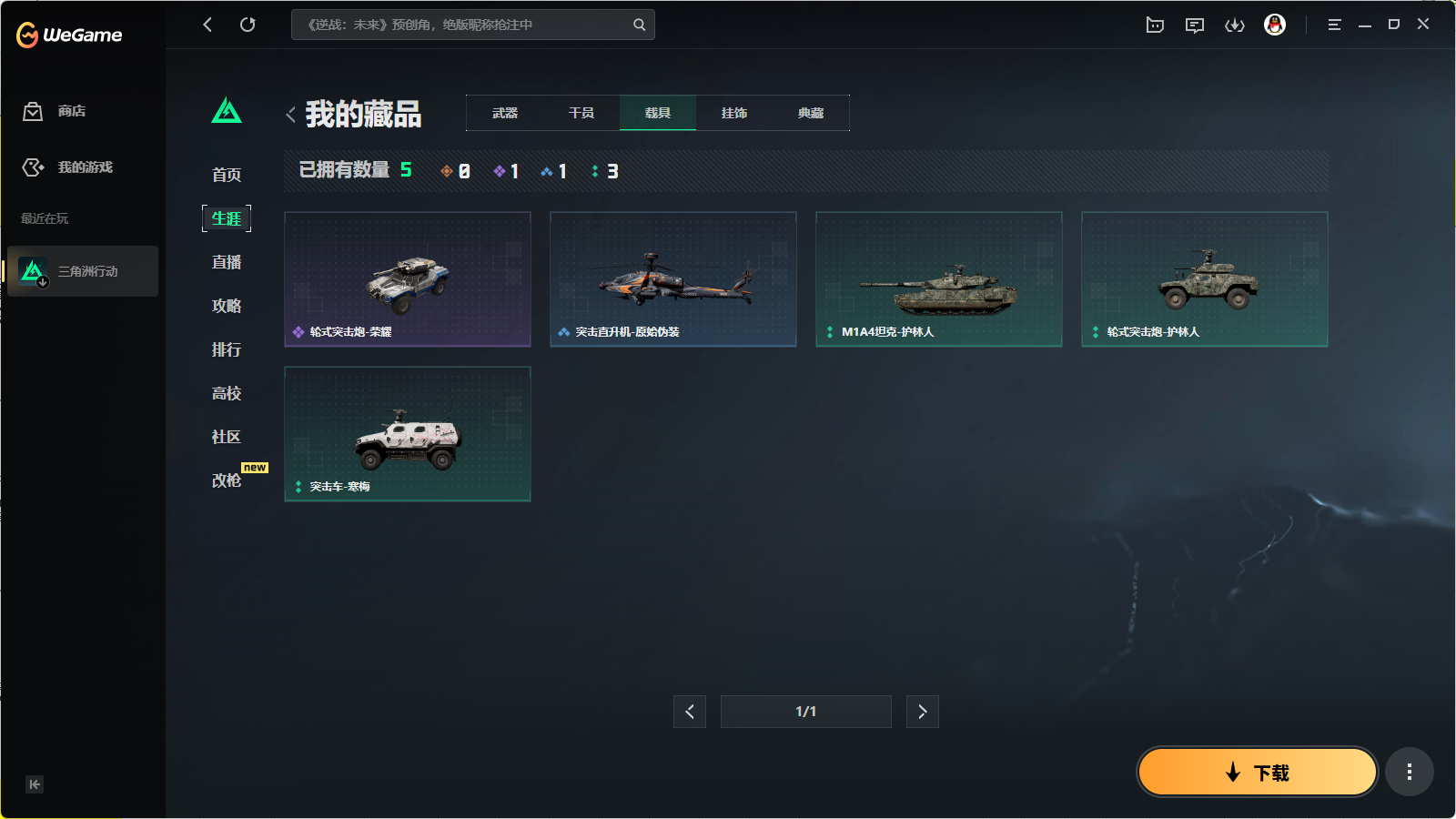The width and height of the screenshot is (1456, 819).
Task: Click the QQ penguin avatar icon
Action: click(1276, 25)
